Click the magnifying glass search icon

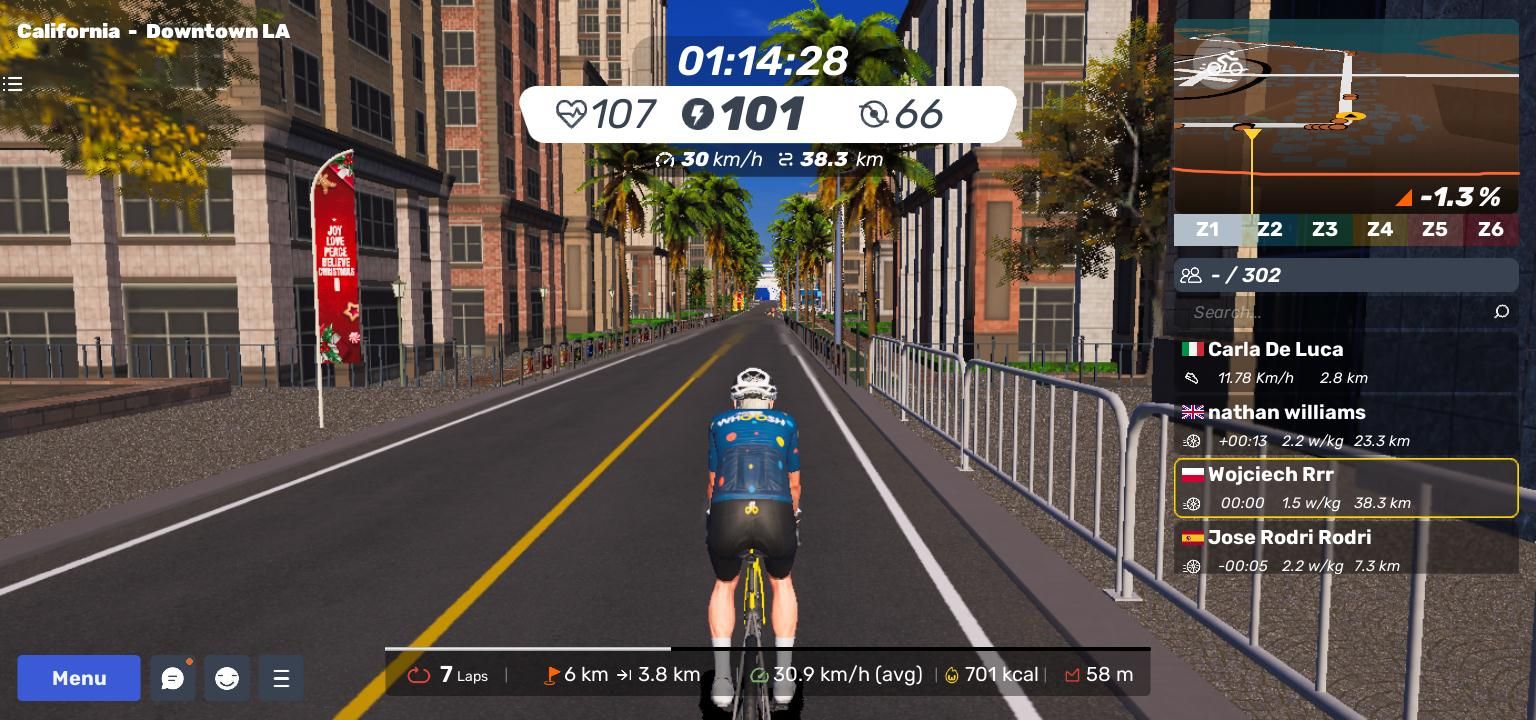[1501, 312]
